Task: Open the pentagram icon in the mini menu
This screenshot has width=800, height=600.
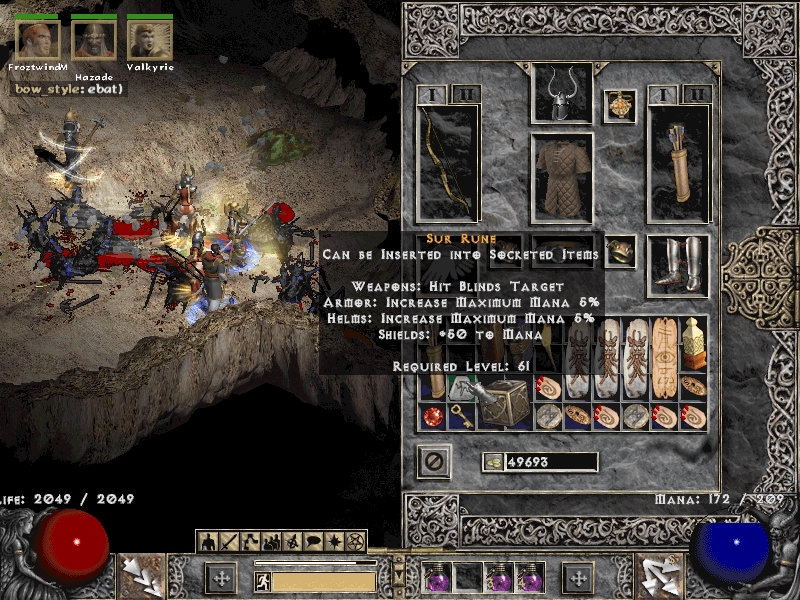Action: point(353,542)
